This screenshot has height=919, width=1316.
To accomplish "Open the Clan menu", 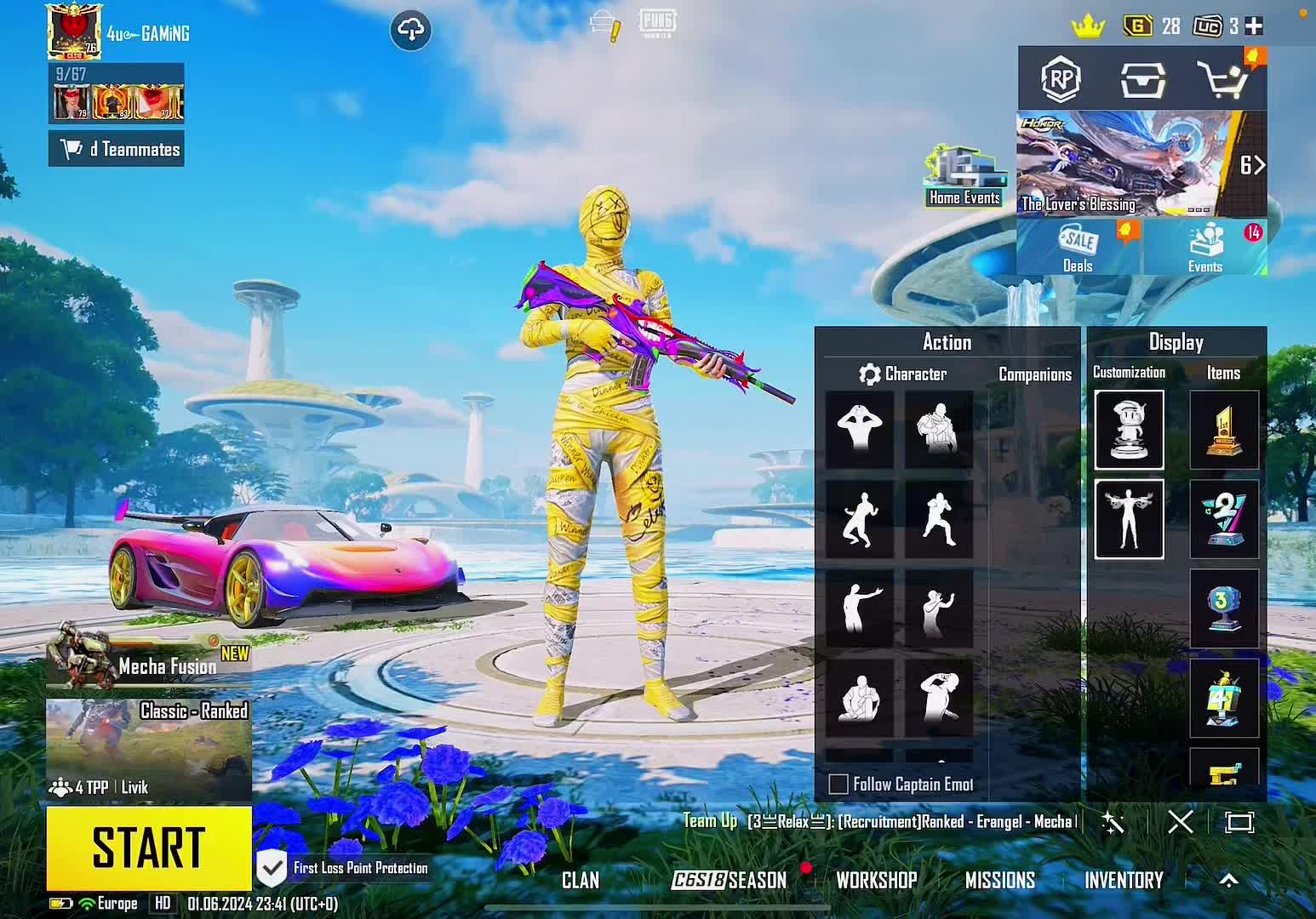I will [x=581, y=881].
